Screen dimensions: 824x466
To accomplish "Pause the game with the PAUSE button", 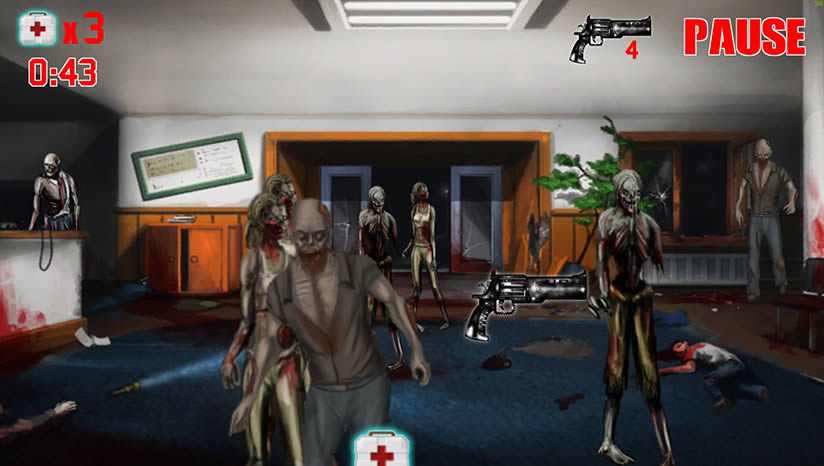I will click(744, 37).
